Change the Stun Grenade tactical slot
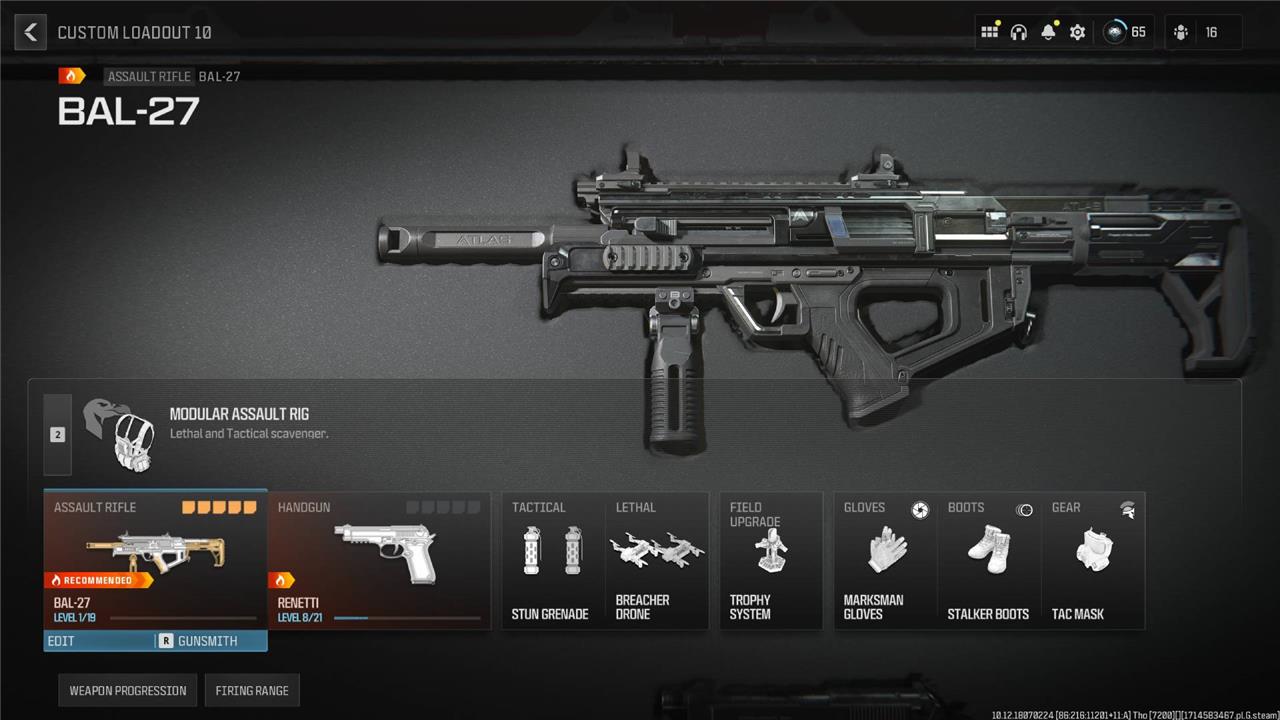1280x720 pixels. tap(552, 561)
